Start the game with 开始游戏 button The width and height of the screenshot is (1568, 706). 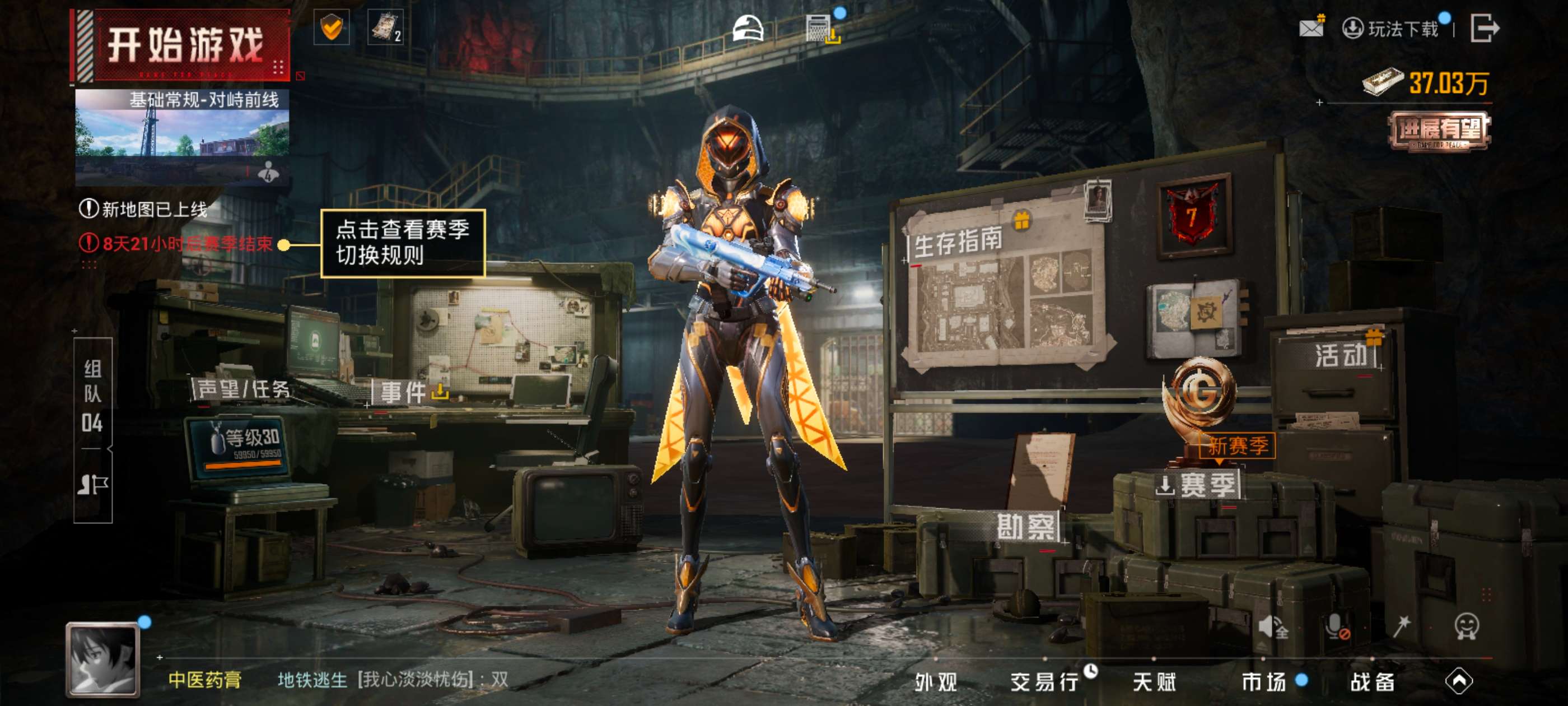pos(183,46)
